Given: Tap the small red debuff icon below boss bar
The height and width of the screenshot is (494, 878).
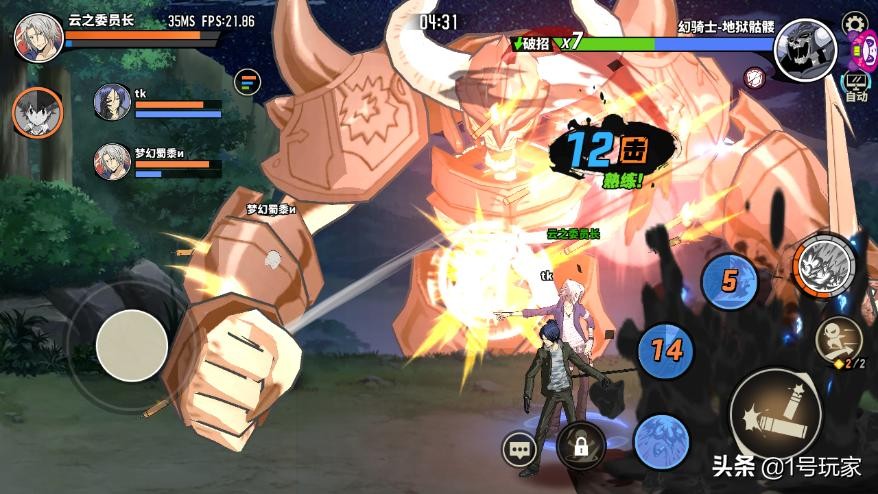Looking at the screenshot, I should click(756, 76).
